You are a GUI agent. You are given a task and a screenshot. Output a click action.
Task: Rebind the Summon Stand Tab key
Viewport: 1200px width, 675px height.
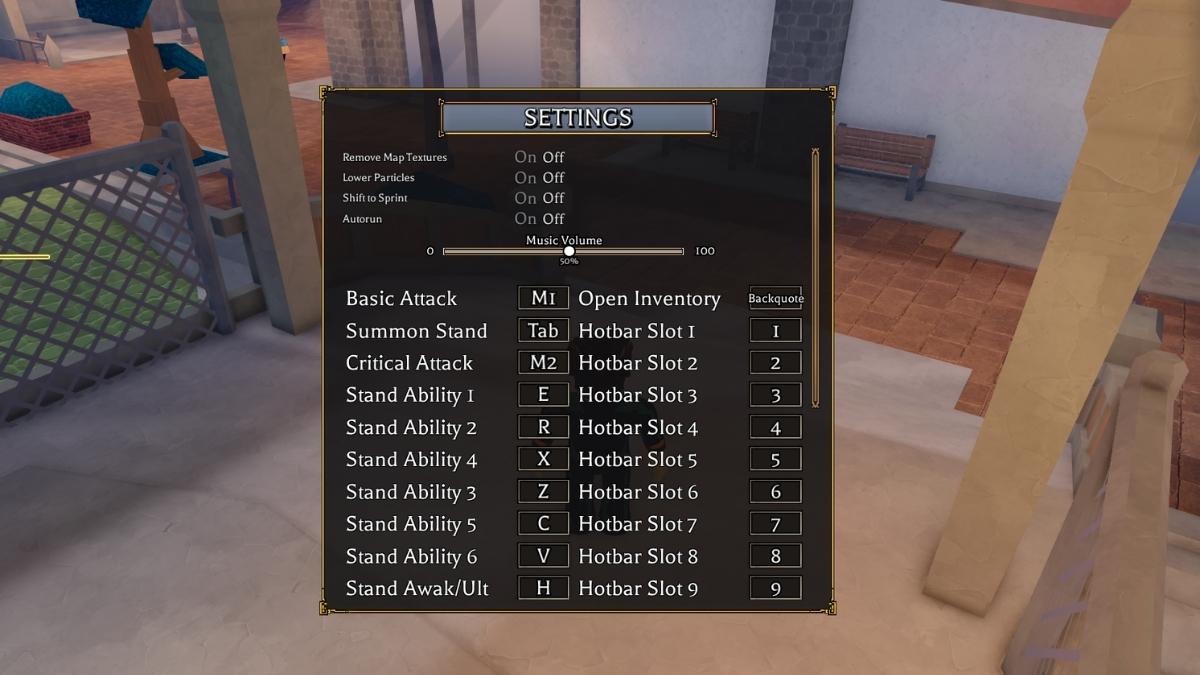(543, 331)
